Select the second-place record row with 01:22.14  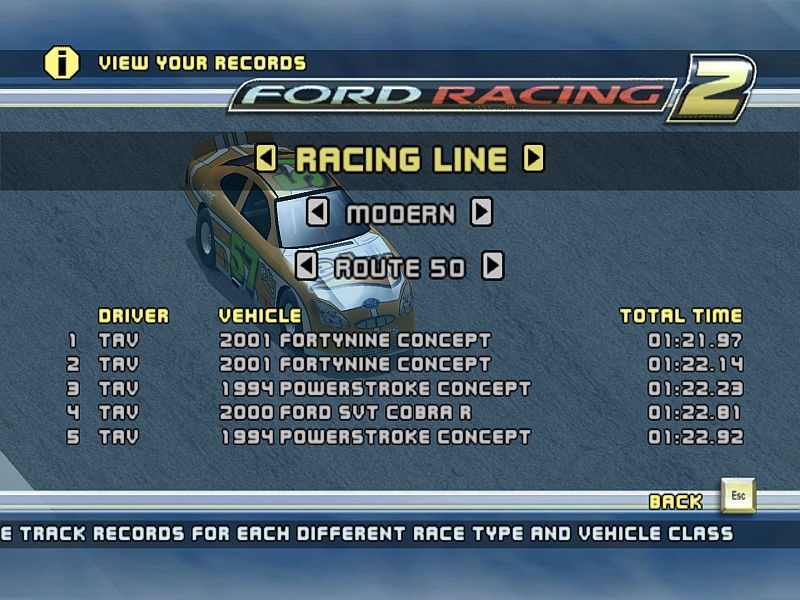(x=400, y=365)
